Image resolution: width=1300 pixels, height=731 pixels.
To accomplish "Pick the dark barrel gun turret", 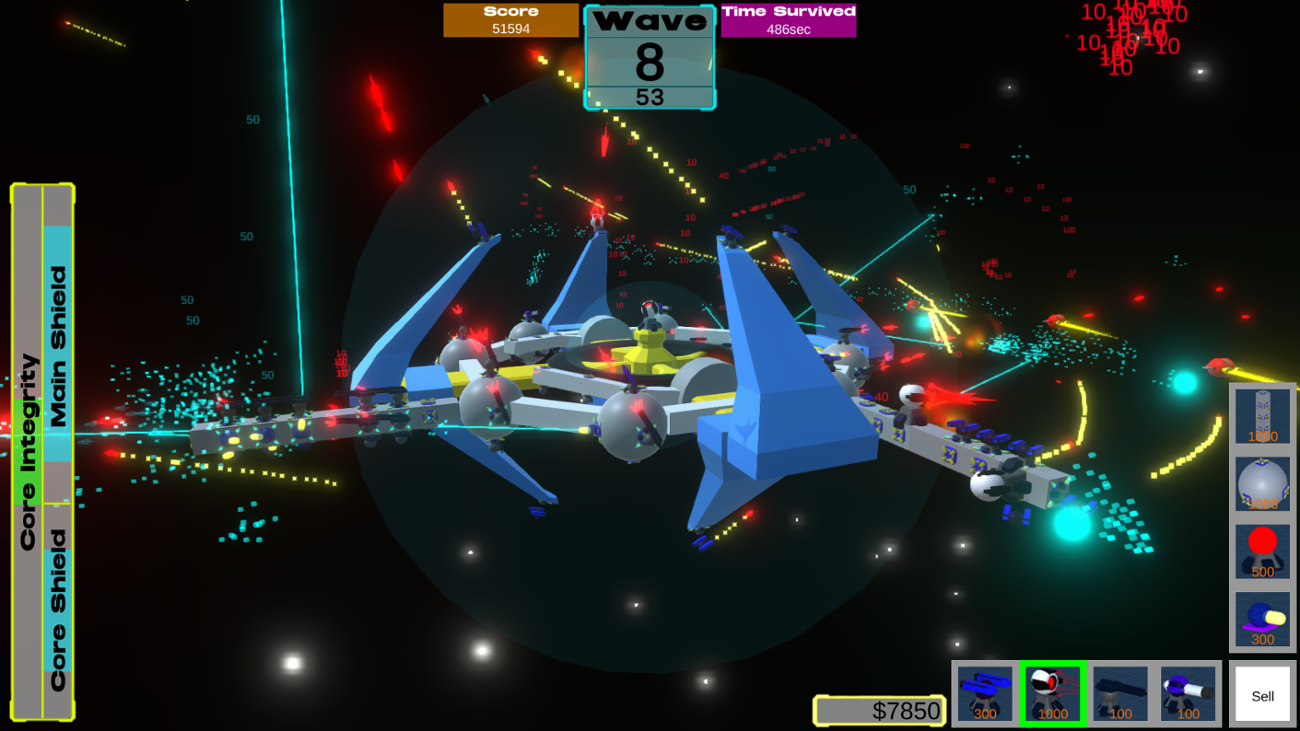I will pos(1120,694).
